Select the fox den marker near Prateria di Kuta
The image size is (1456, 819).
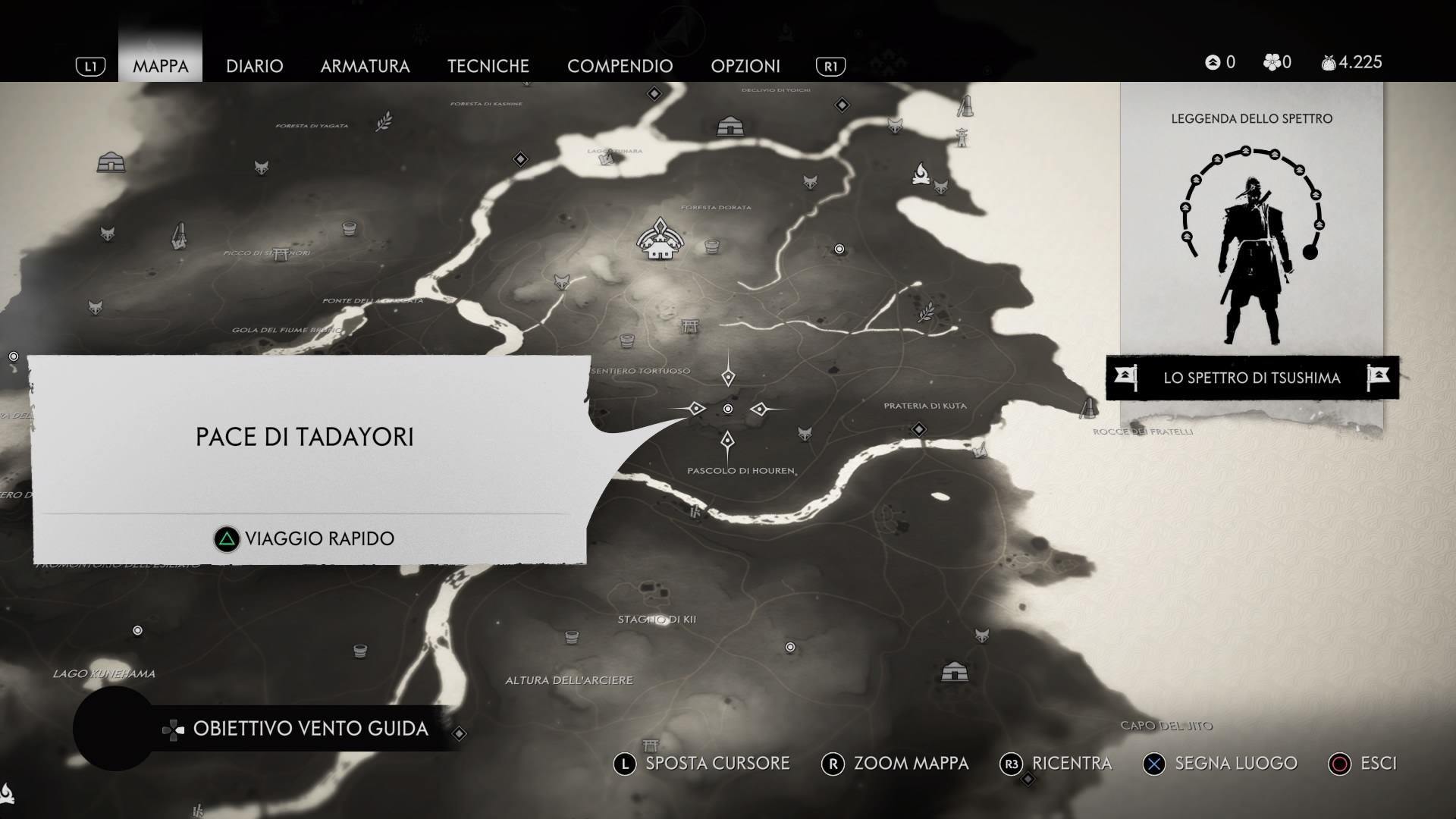click(805, 434)
